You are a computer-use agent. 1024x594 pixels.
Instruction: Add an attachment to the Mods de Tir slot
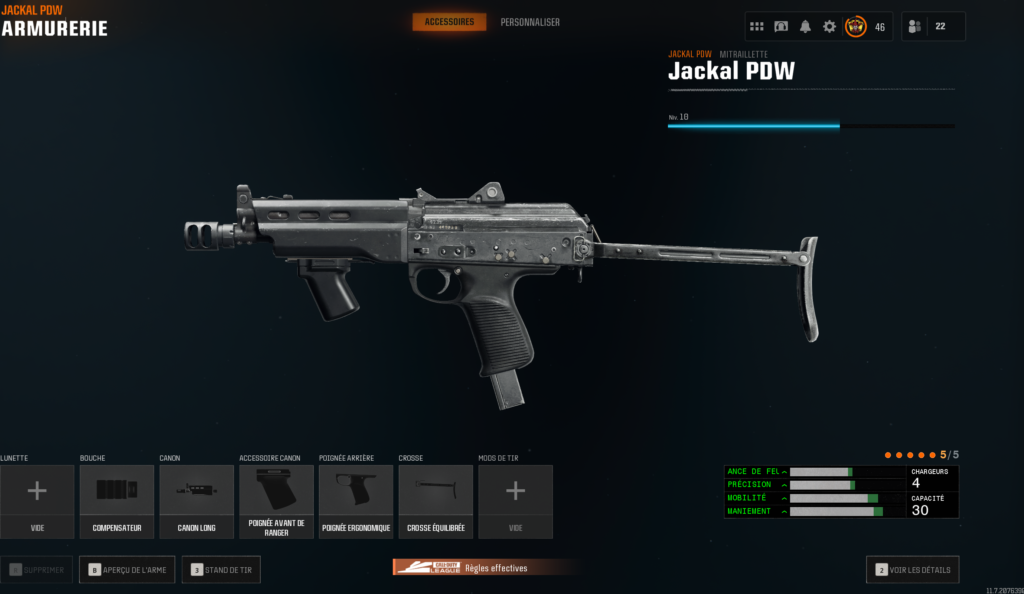[x=515, y=501]
